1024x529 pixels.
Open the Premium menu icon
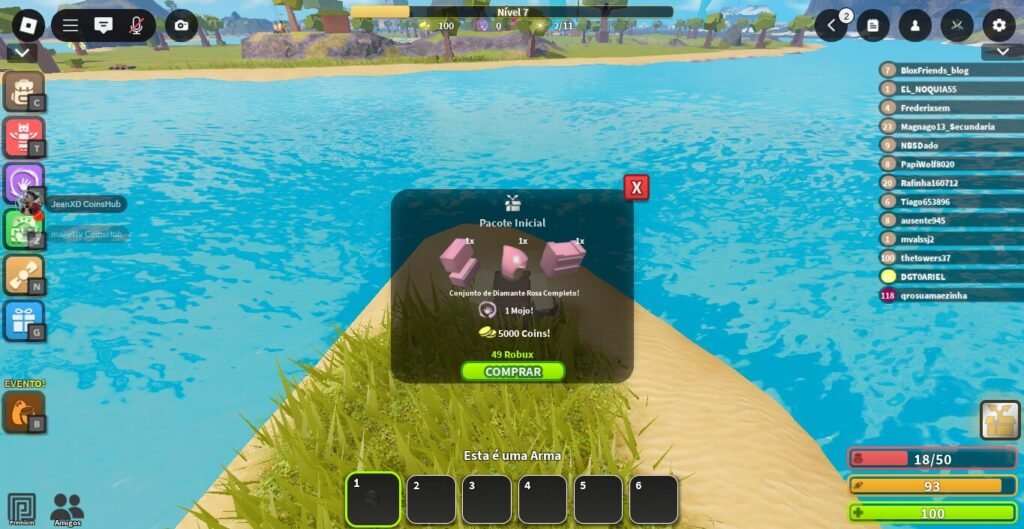click(x=22, y=508)
